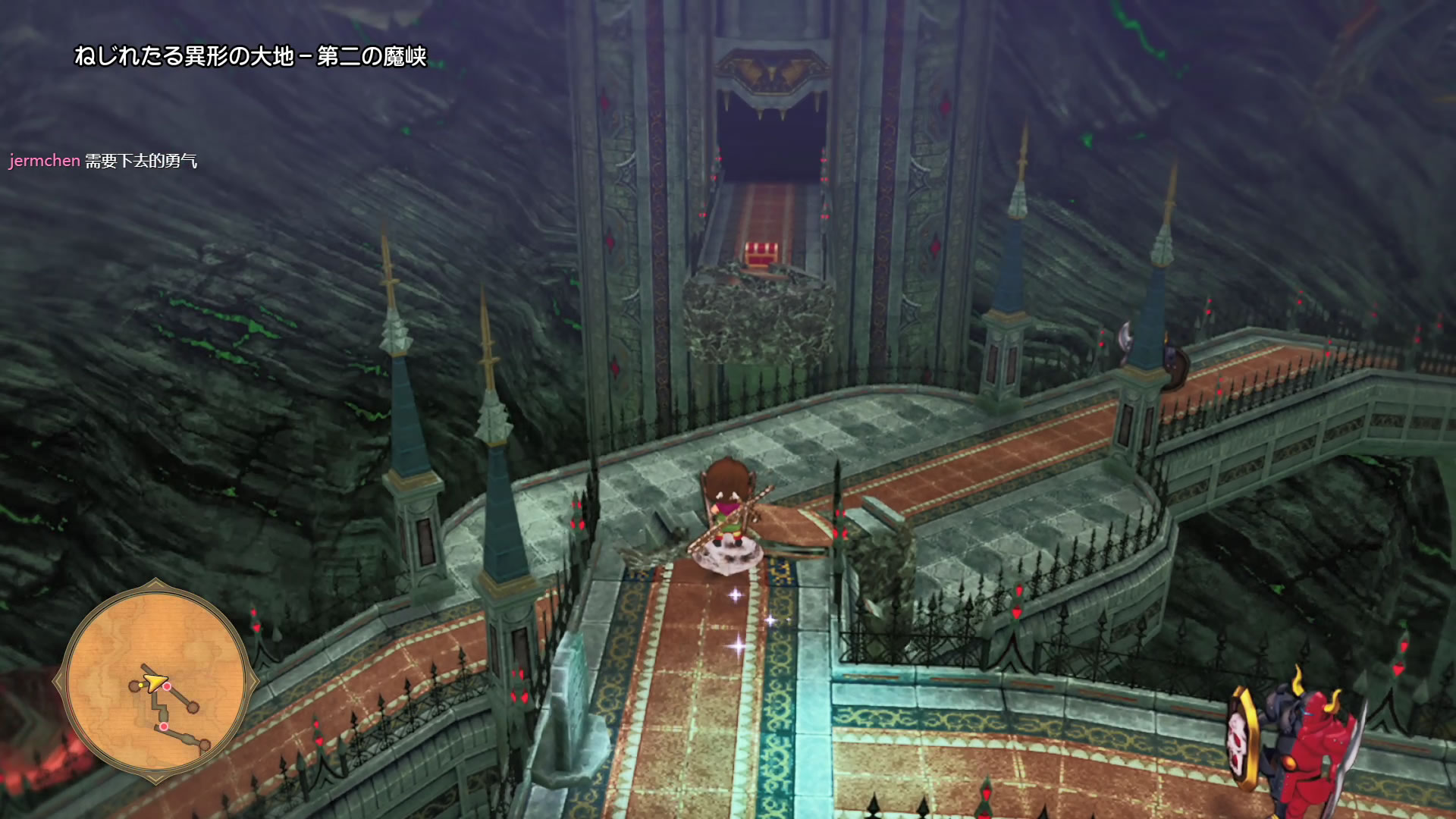The height and width of the screenshot is (819, 1456).
Task: Click the jermchen chat username
Action: [x=44, y=161]
